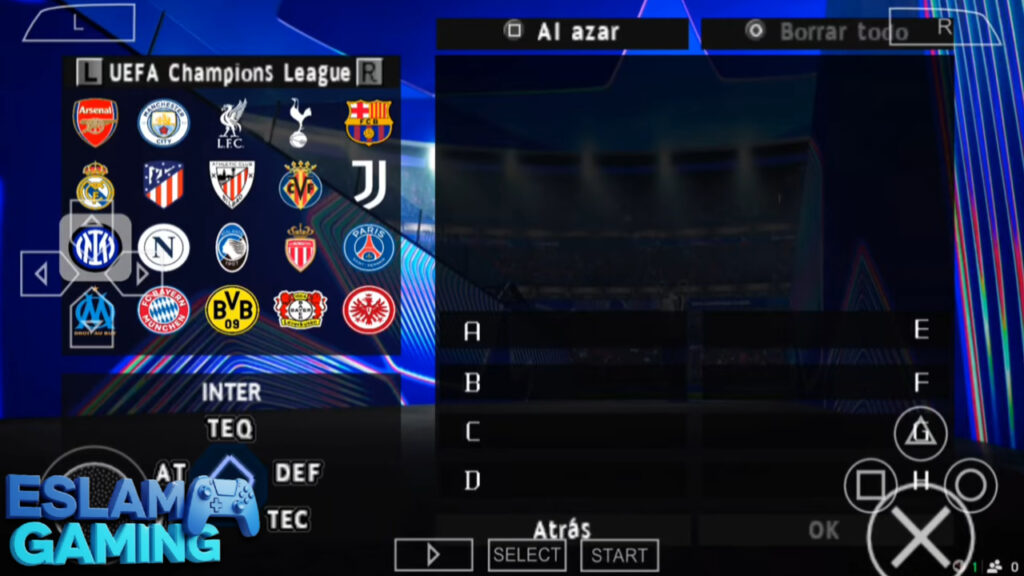The image size is (1024, 576).
Task: Select the Villarreal yellow crest
Action: point(299,185)
